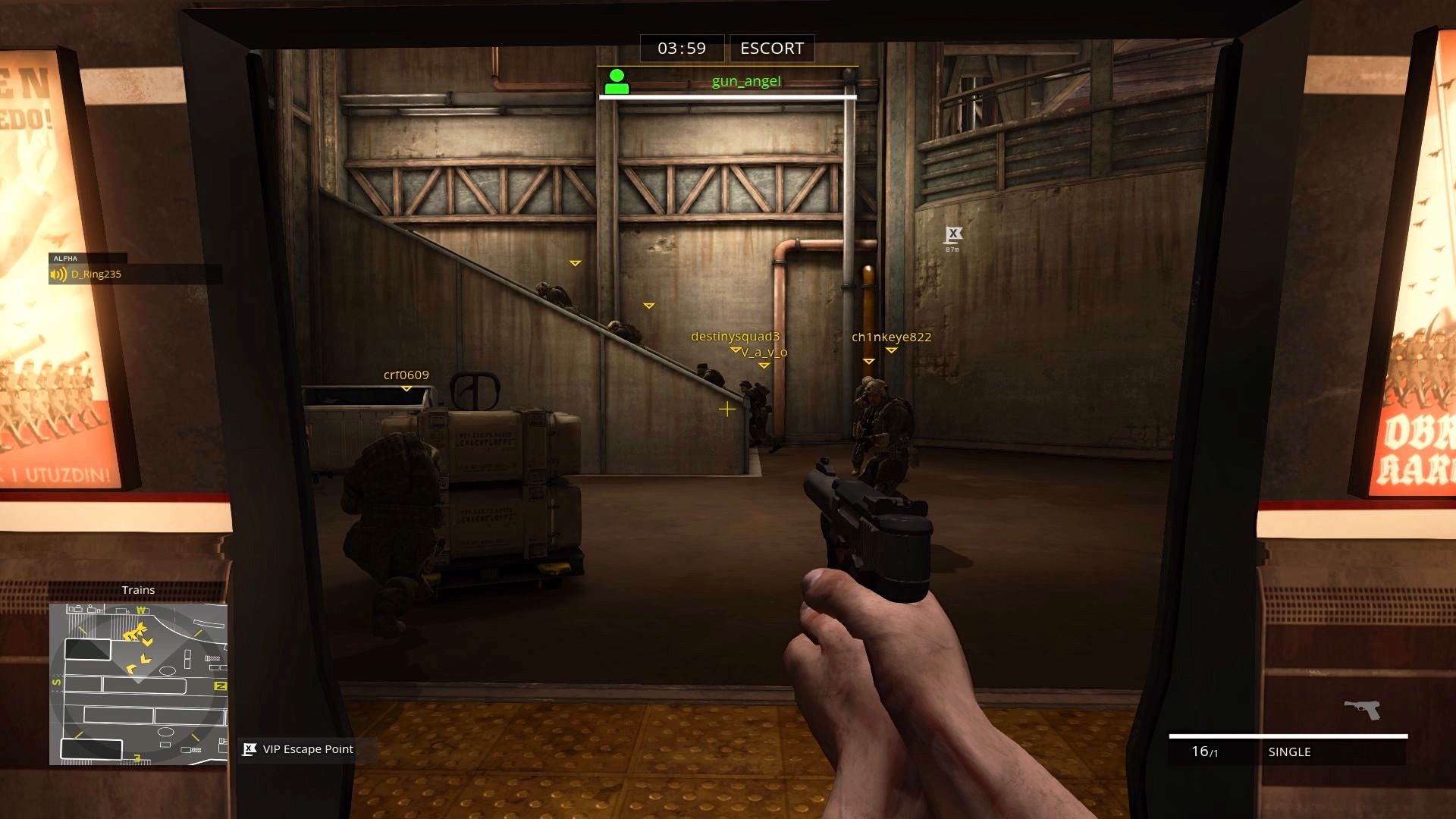Click the ESCORT game mode label
This screenshot has width=1456, height=819.
[x=770, y=48]
